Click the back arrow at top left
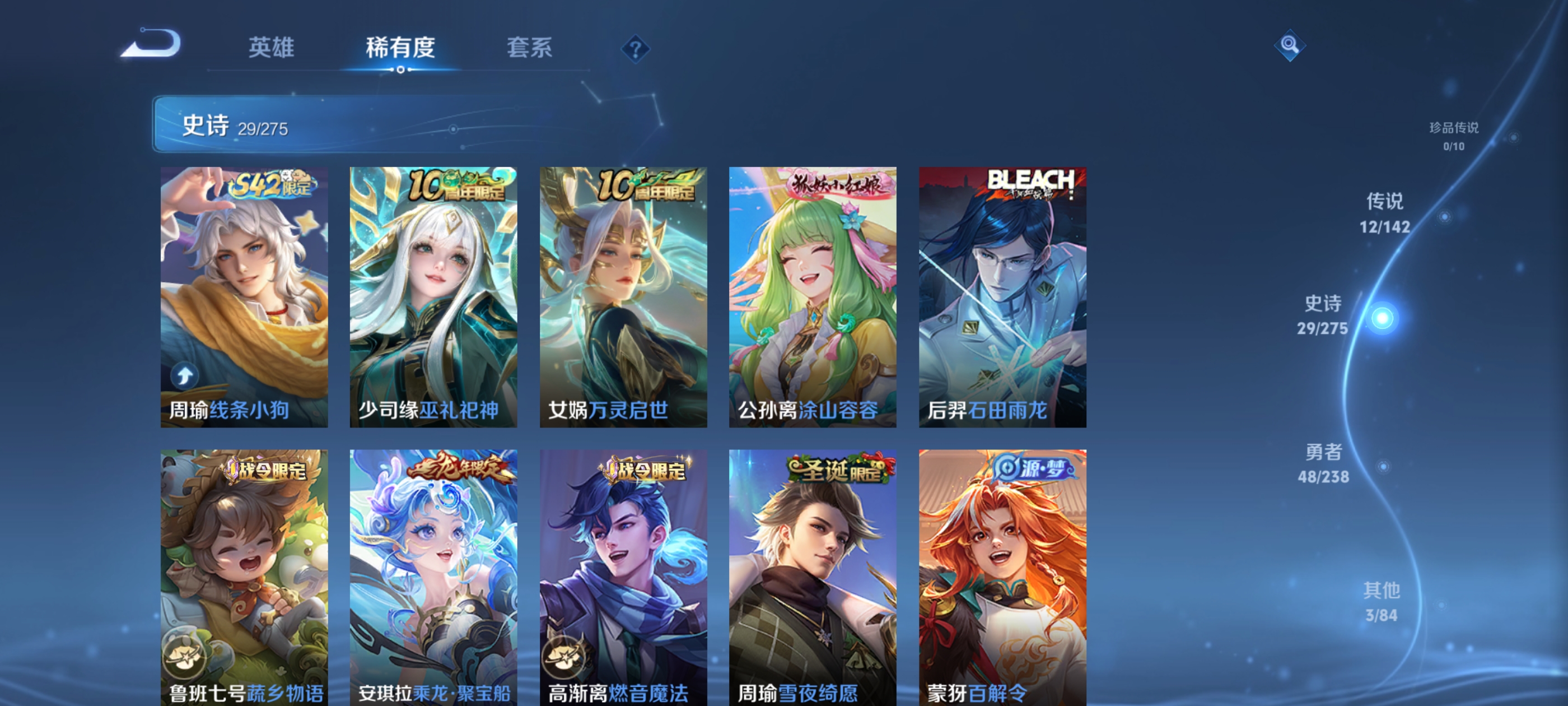 (152, 44)
